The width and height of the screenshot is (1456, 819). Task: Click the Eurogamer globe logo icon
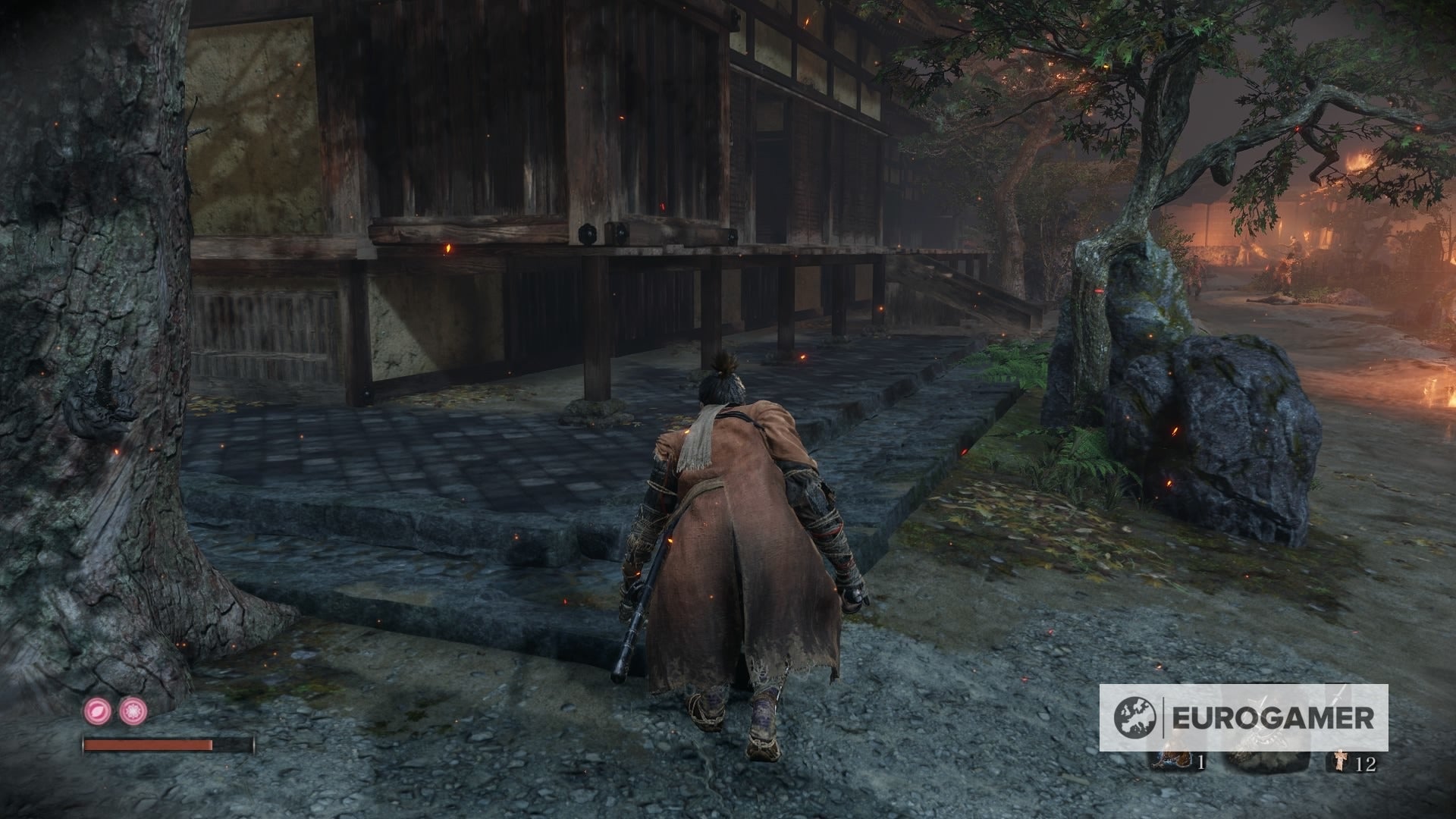coord(1134,717)
